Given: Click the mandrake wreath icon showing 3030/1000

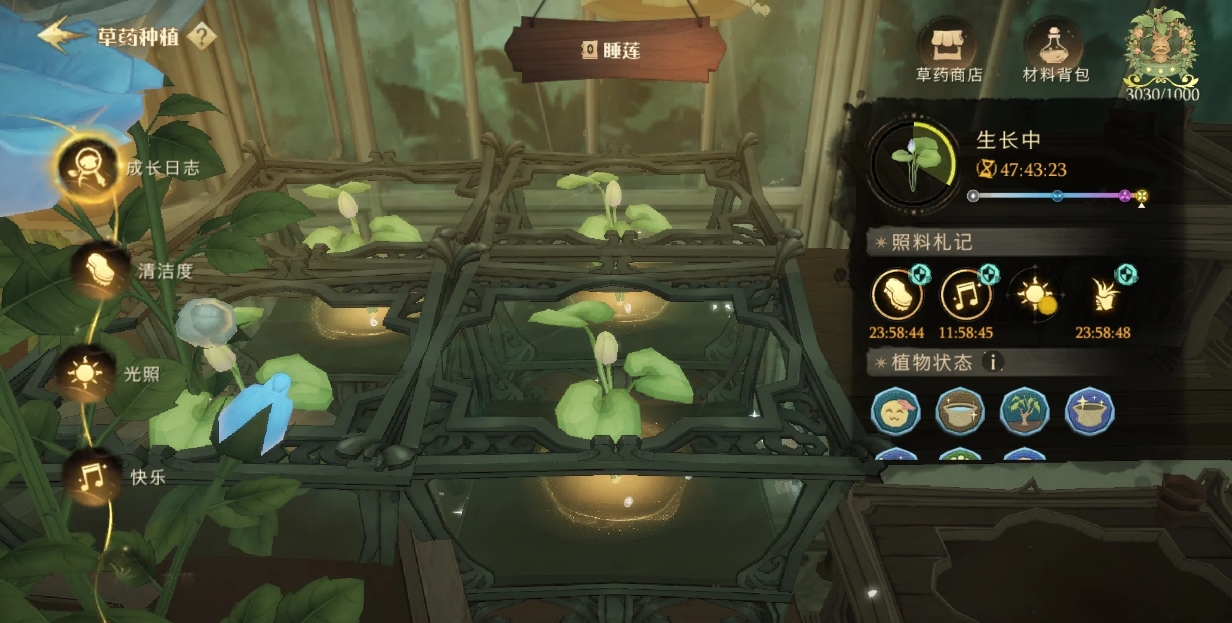Looking at the screenshot, I should click(x=1160, y=52).
